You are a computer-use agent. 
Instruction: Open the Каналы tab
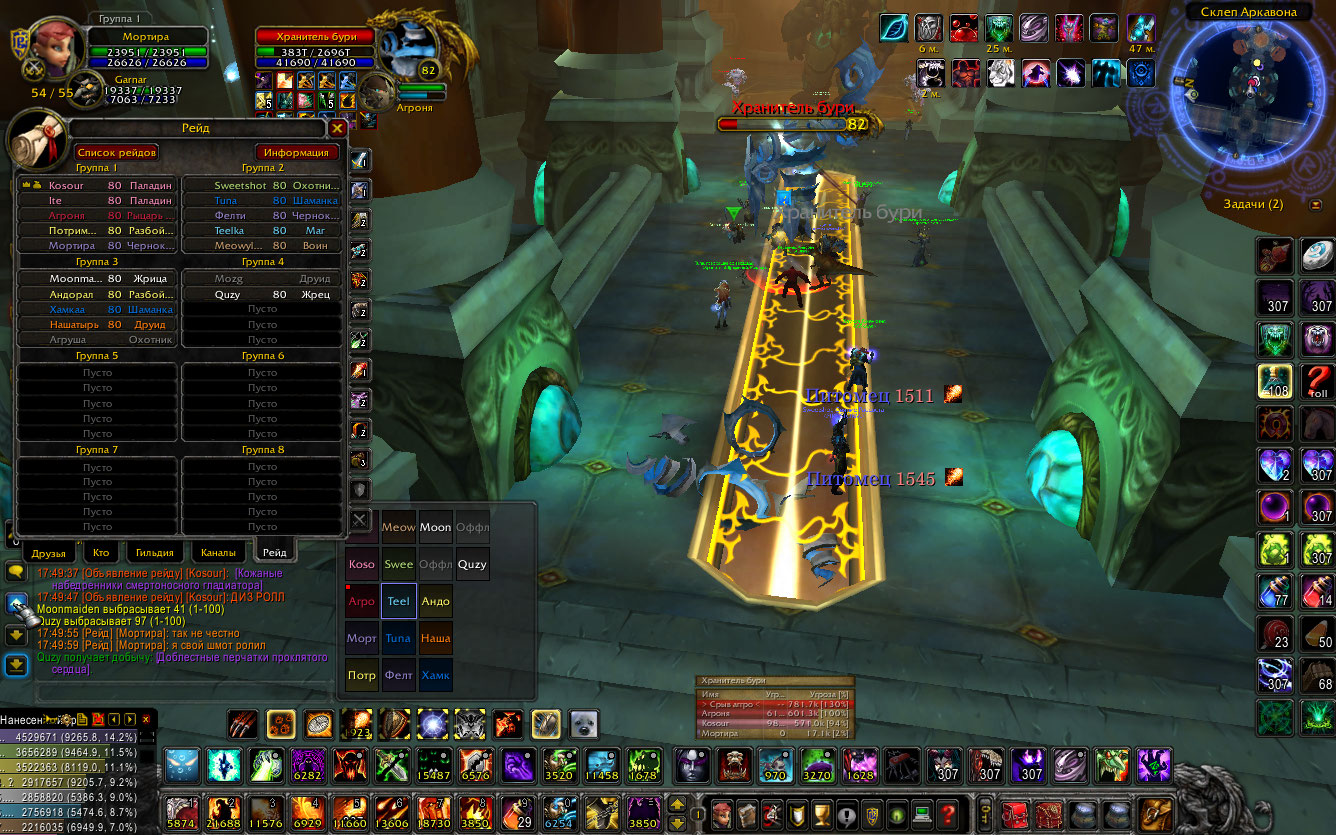pos(218,552)
